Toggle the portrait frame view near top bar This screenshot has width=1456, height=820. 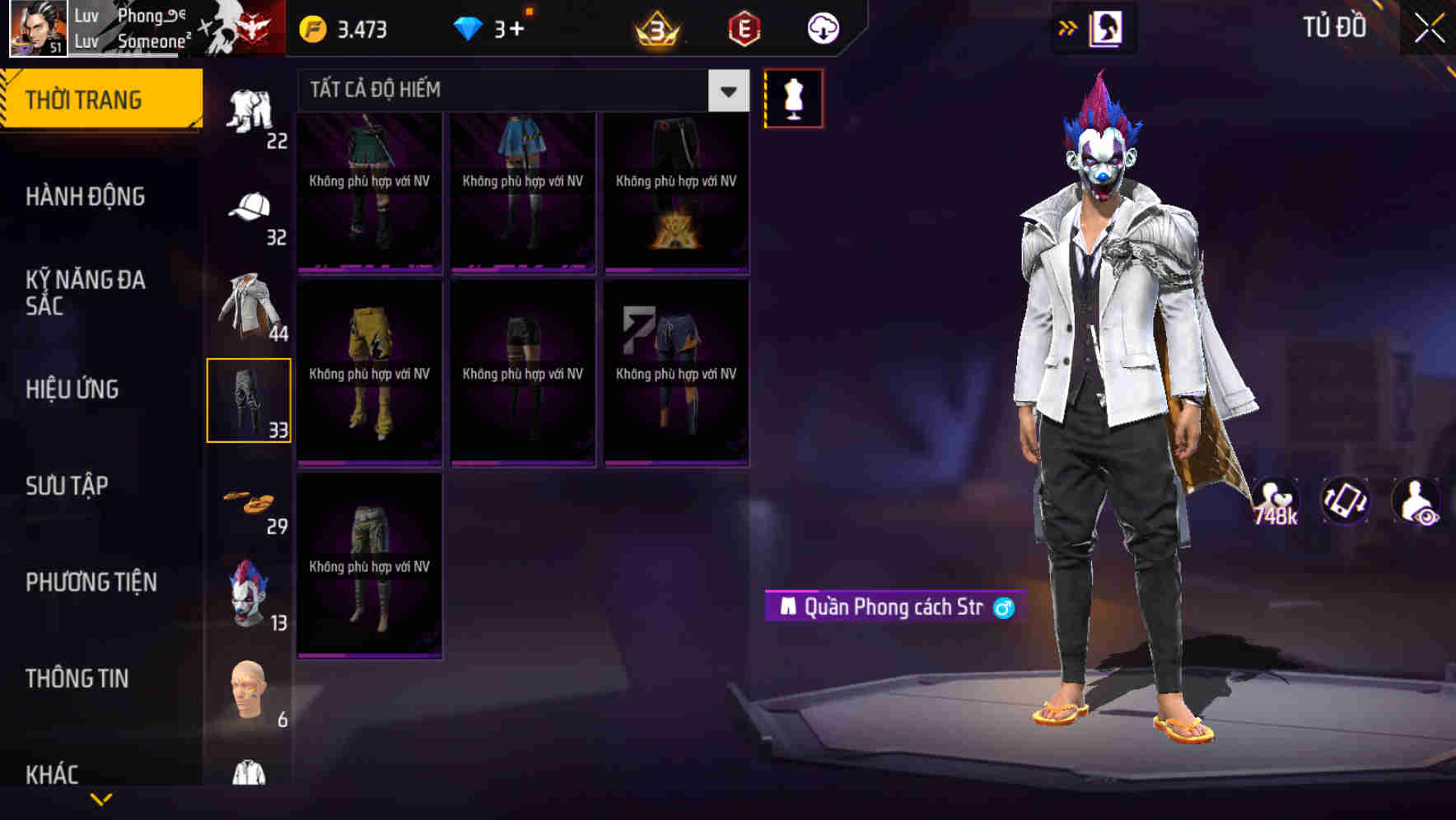[x=1105, y=27]
